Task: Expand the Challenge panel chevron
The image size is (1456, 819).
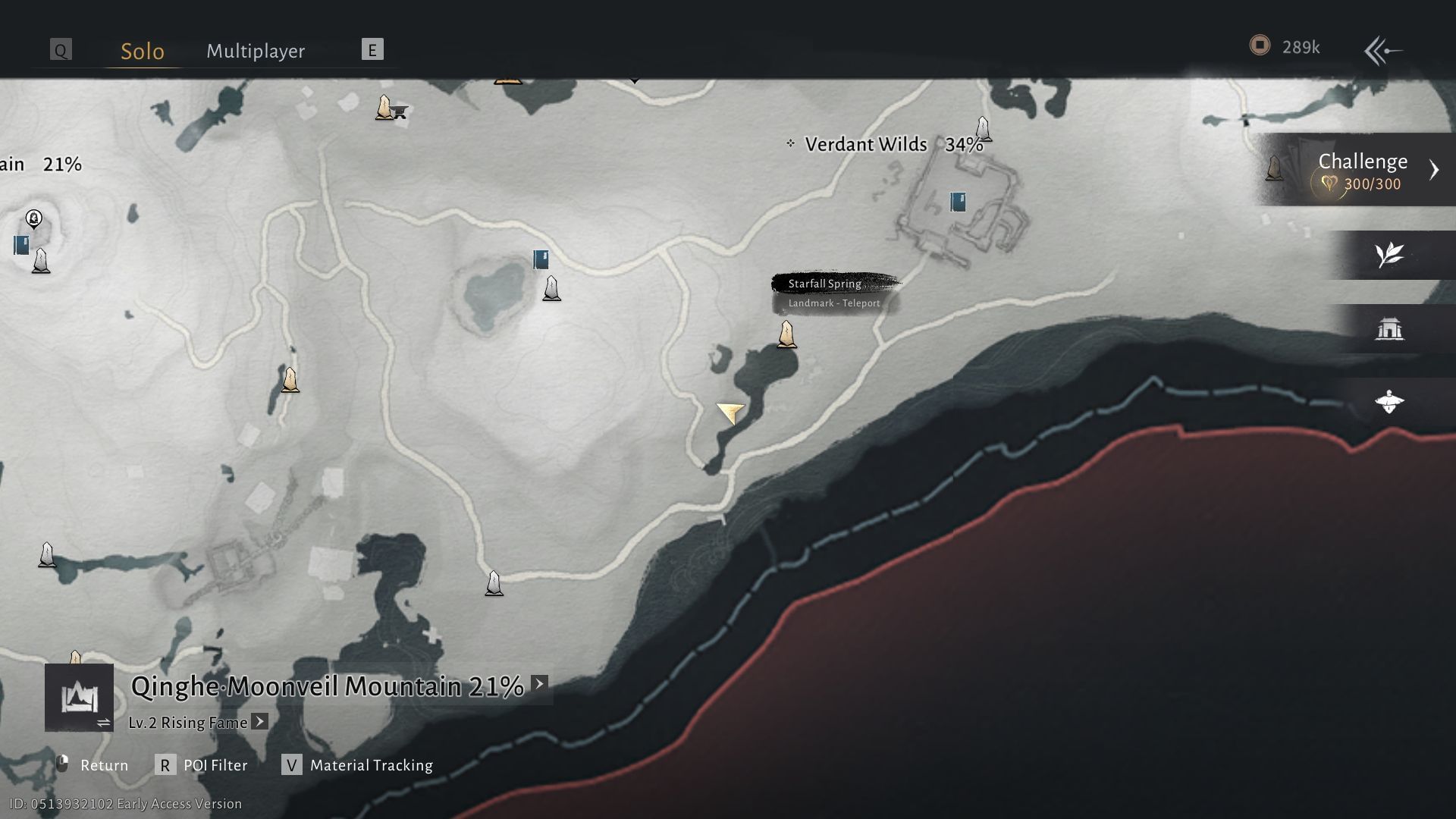Action: tap(1436, 170)
